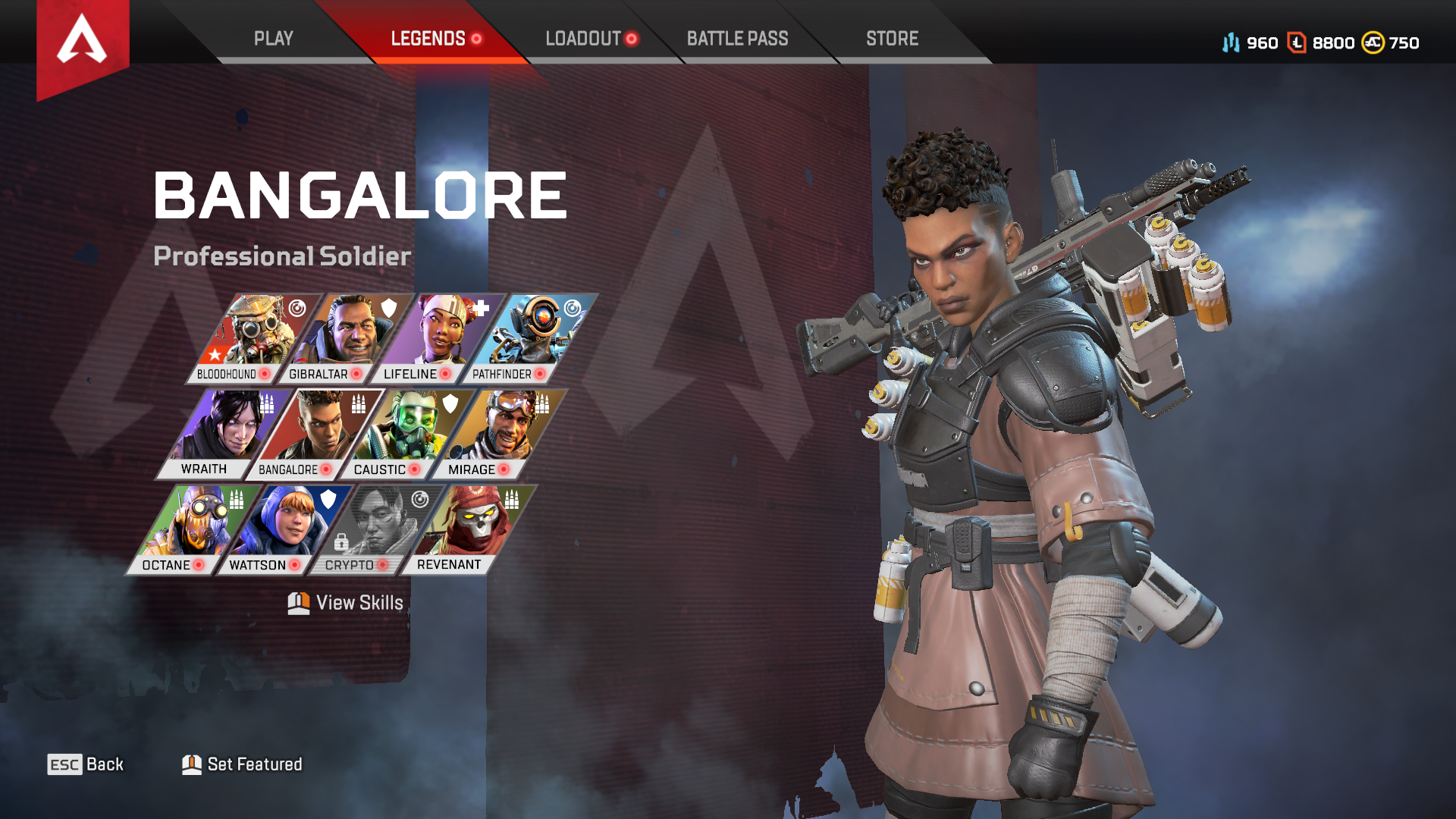Pick the Lifeline legend portrait

(x=434, y=338)
